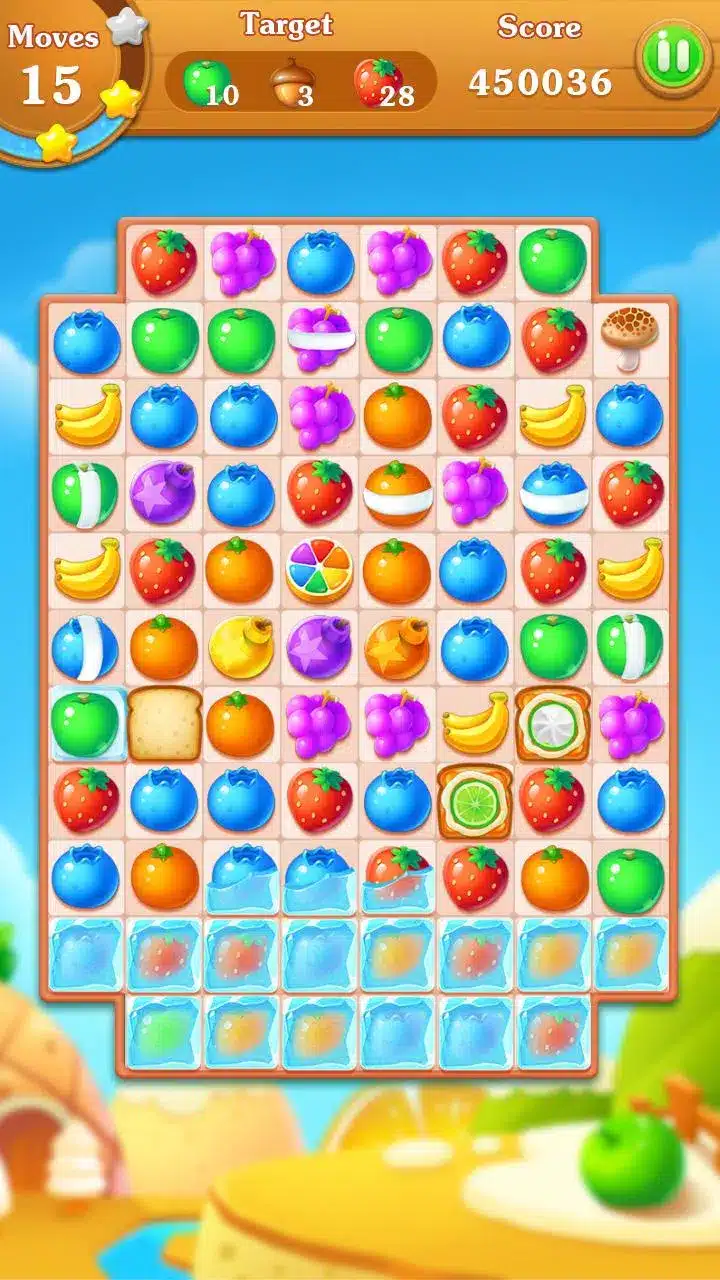Screen dimensions: 720x1280
Task: Choose the orange star bomb tile
Action: (x=397, y=647)
